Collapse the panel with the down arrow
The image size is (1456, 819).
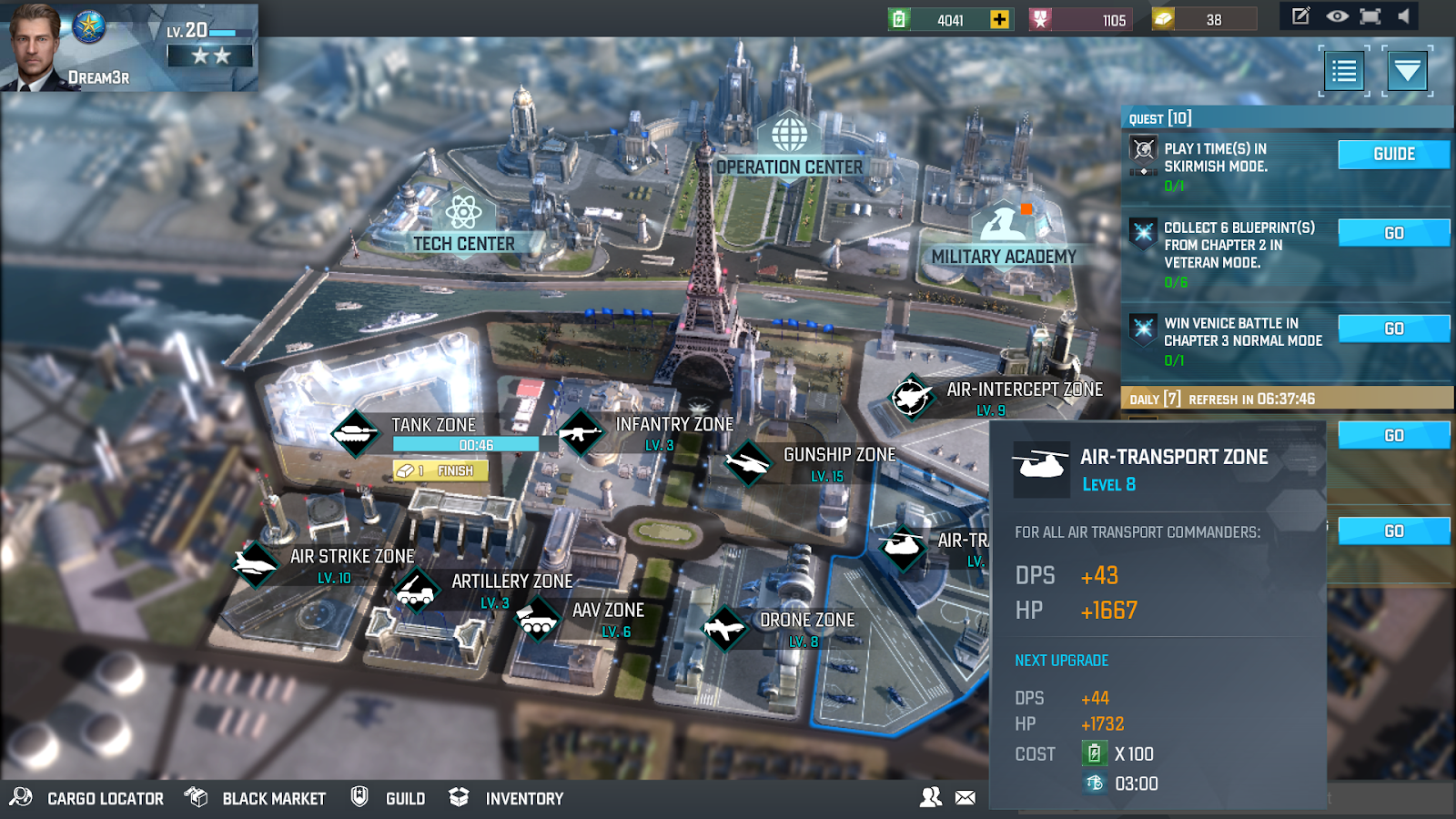[1407, 71]
